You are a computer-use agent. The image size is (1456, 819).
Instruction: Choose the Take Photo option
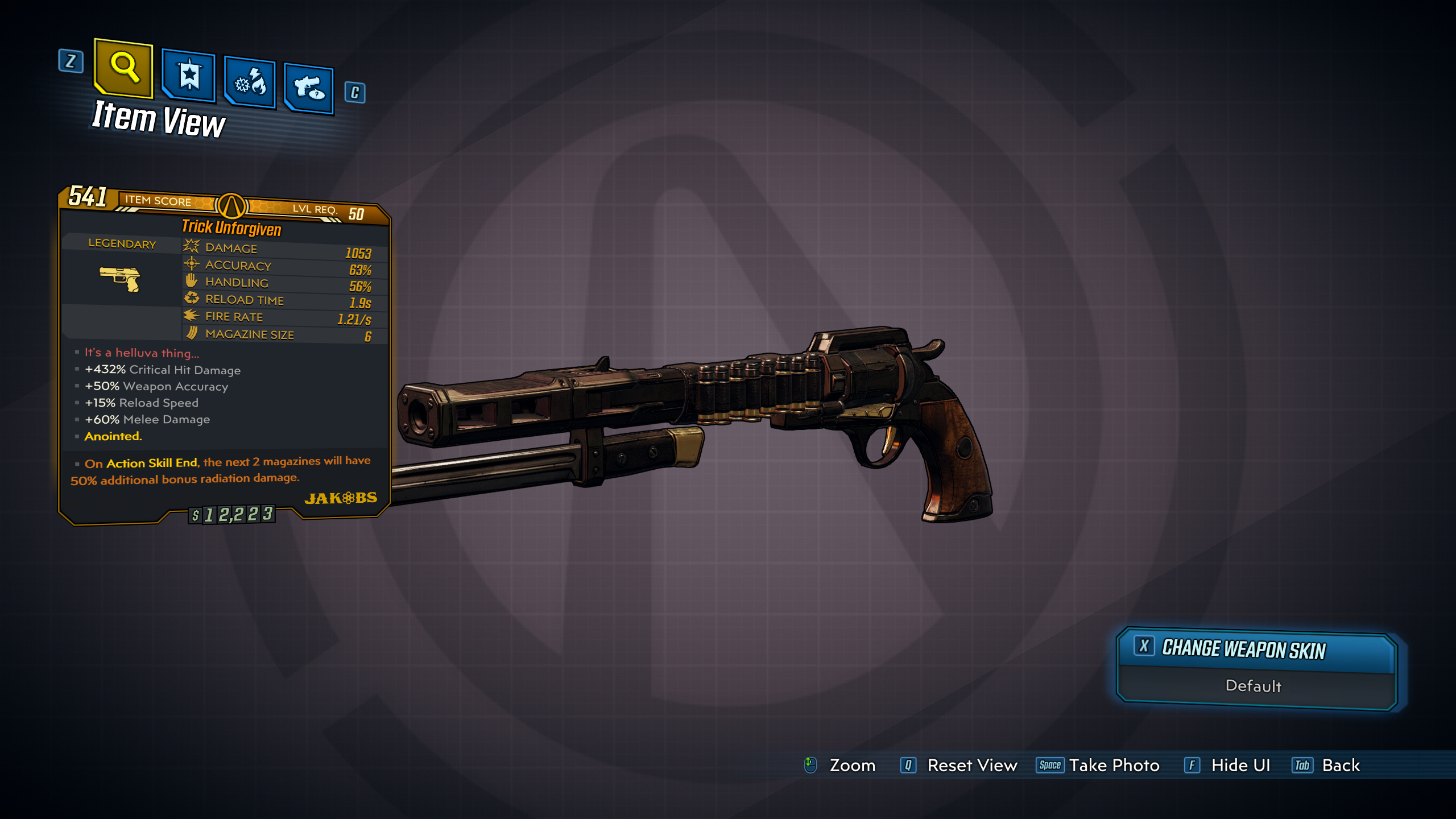point(1113,766)
